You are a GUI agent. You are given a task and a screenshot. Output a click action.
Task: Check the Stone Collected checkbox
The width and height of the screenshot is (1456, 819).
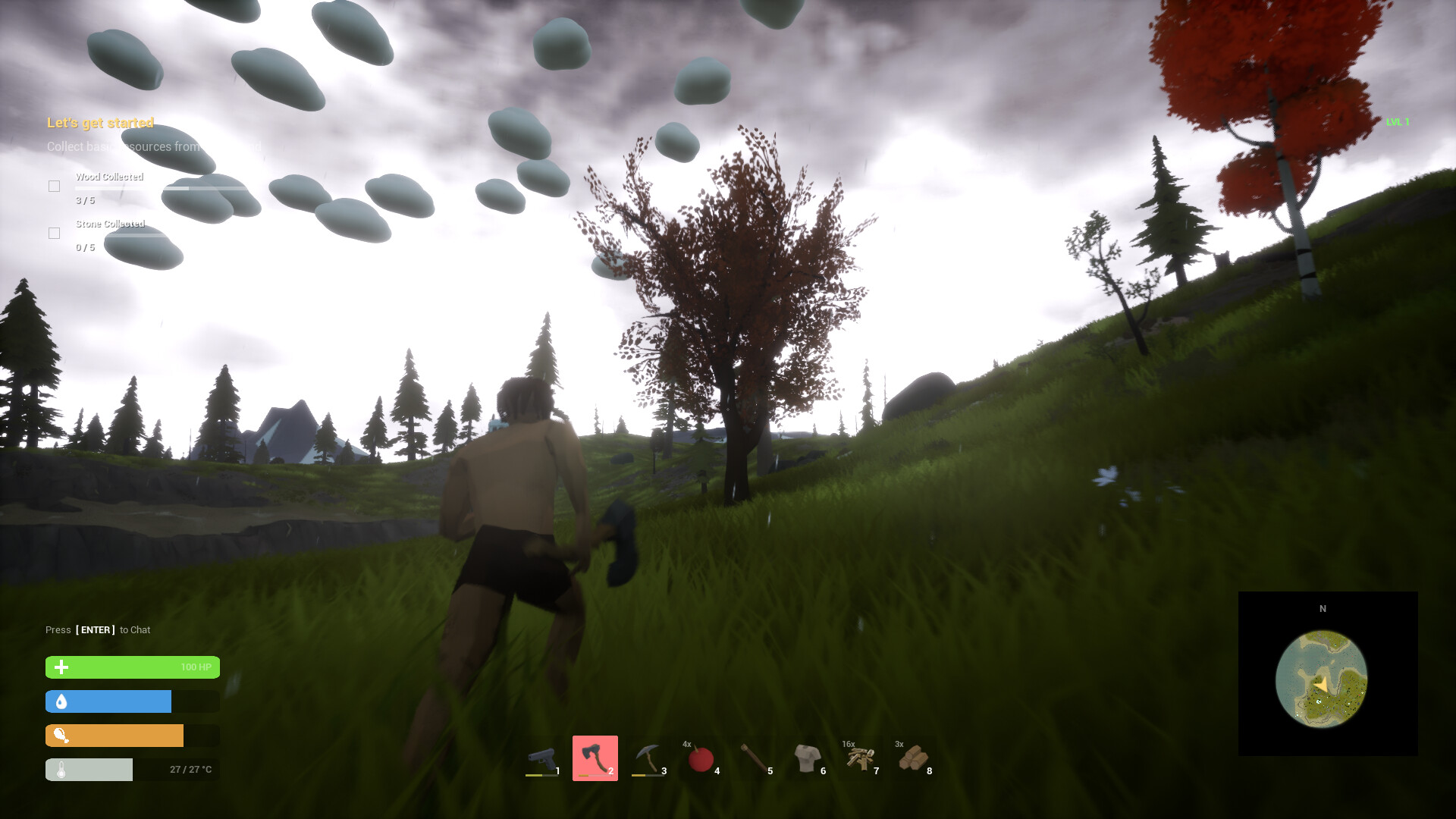coord(54,233)
